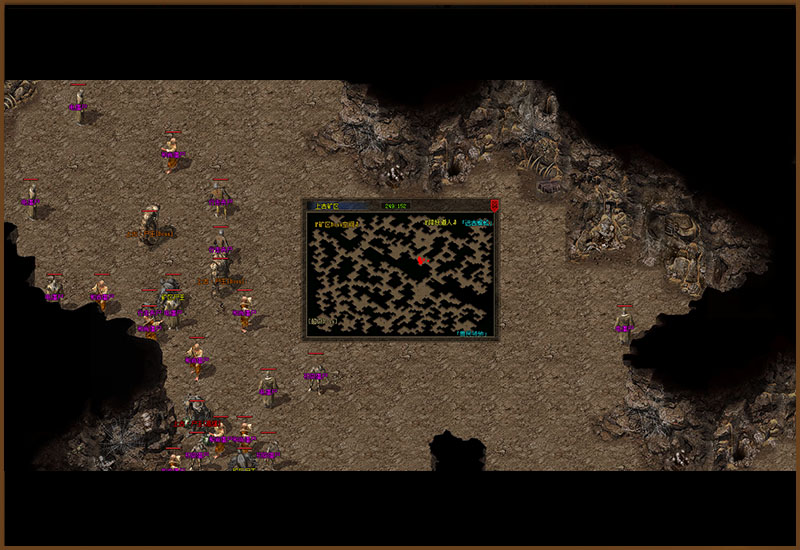Image resolution: width=800 pixels, height=550 pixels.
Task: Click the red player marker on the map
Action: click(x=421, y=259)
